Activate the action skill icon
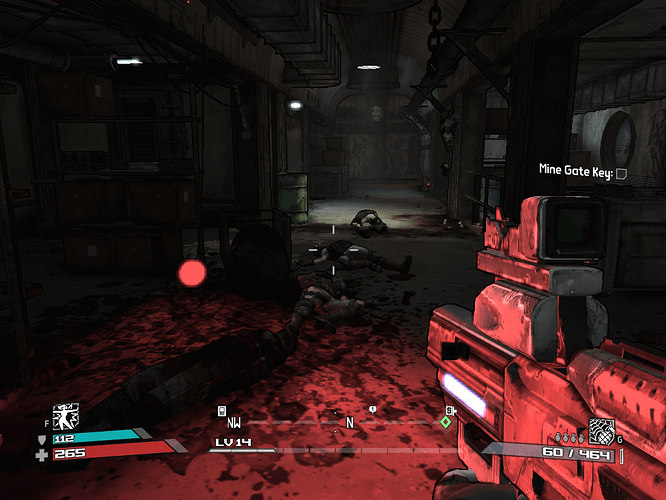Image resolution: width=666 pixels, height=500 pixels. tap(66, 416)
